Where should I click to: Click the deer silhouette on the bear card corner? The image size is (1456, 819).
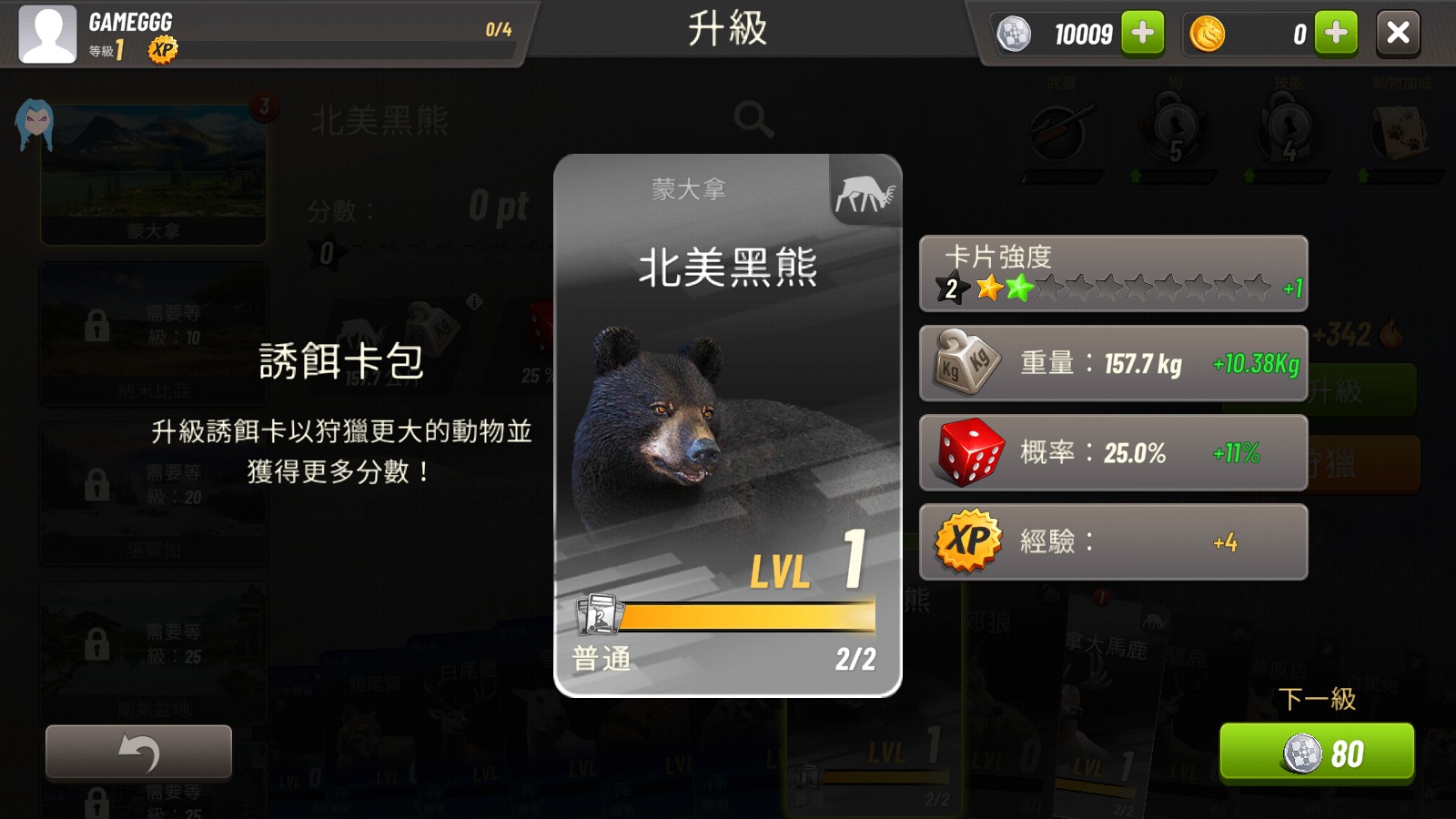coord(864,193)
